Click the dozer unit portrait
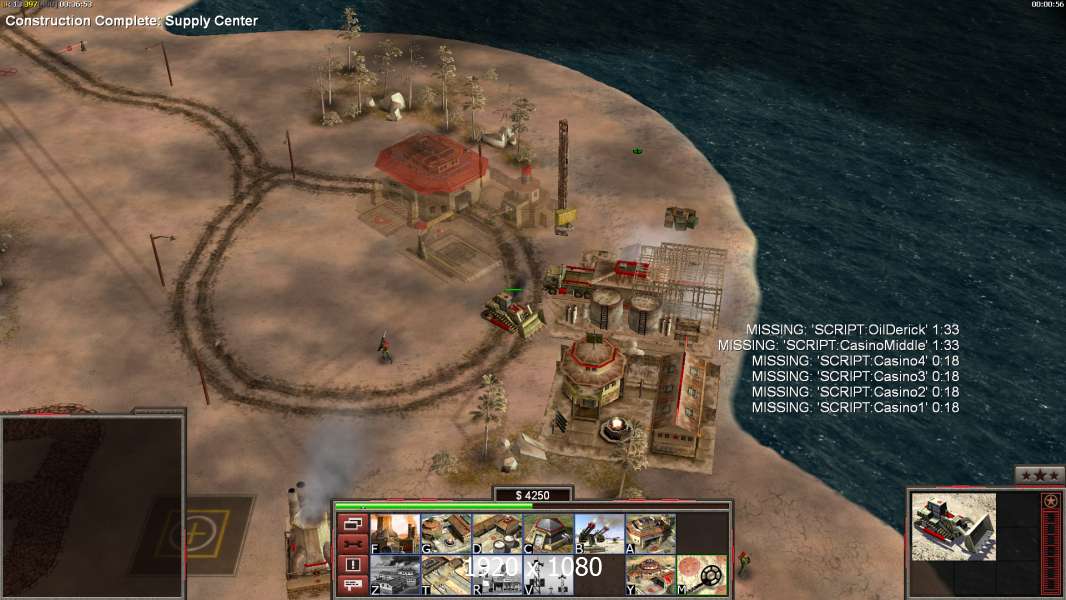Screen dimensions: 1066x600 pyautogui.click(x=953, y=526)
